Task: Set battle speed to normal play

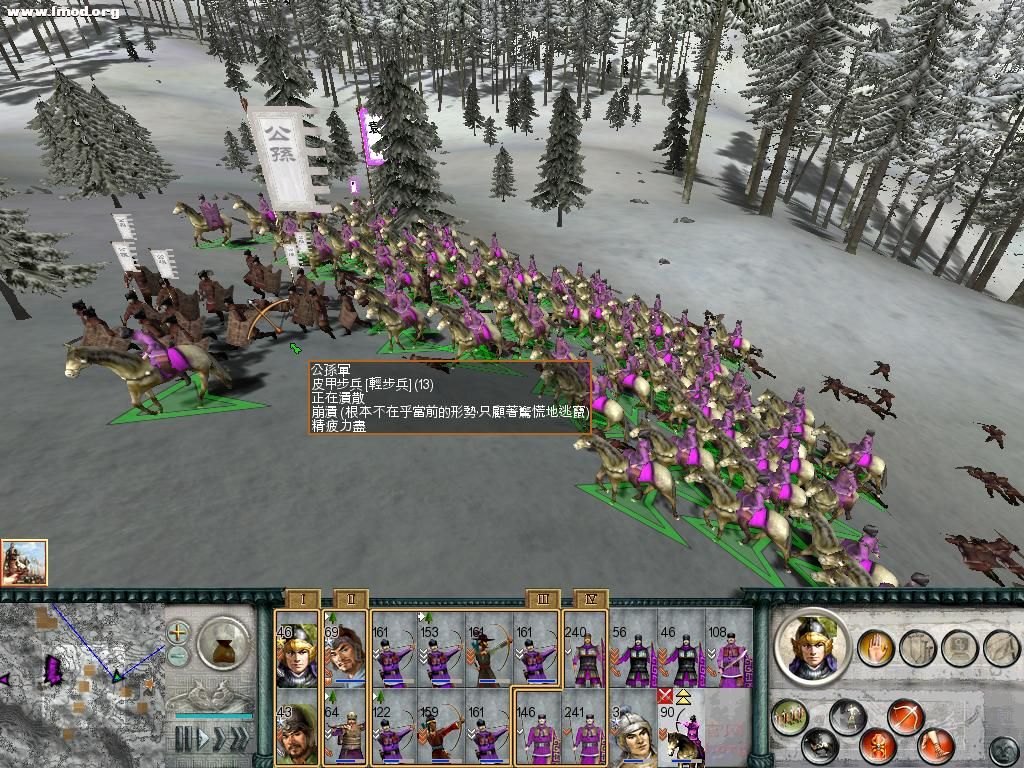Action: point(205,740)
